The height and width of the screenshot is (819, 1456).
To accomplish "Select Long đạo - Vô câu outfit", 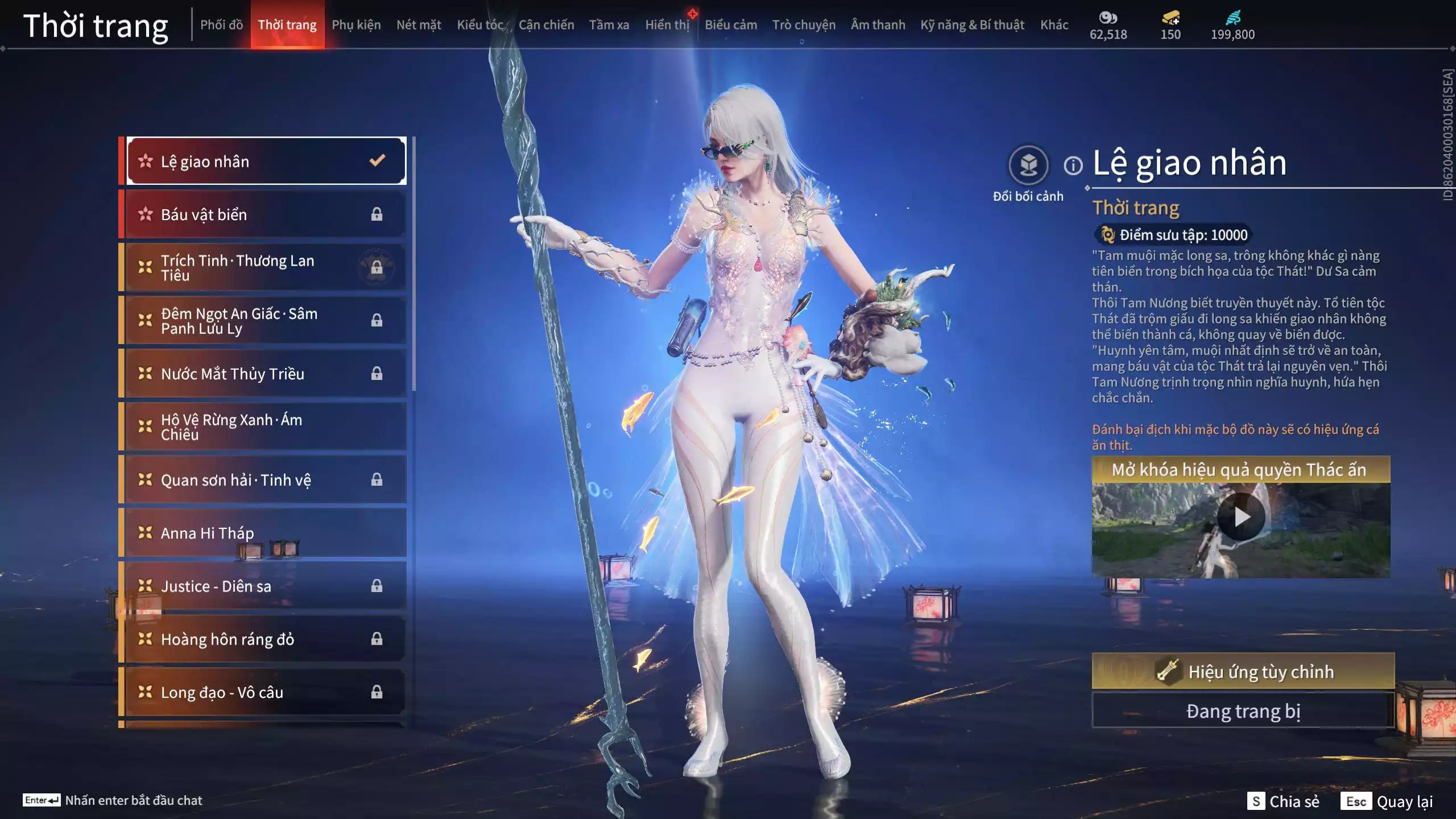I will 265,692.
